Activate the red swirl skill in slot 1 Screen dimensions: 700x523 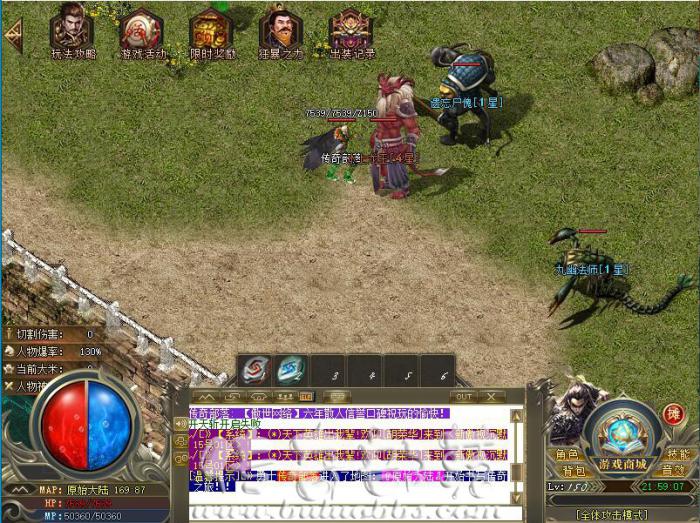(x=254, y=370)
